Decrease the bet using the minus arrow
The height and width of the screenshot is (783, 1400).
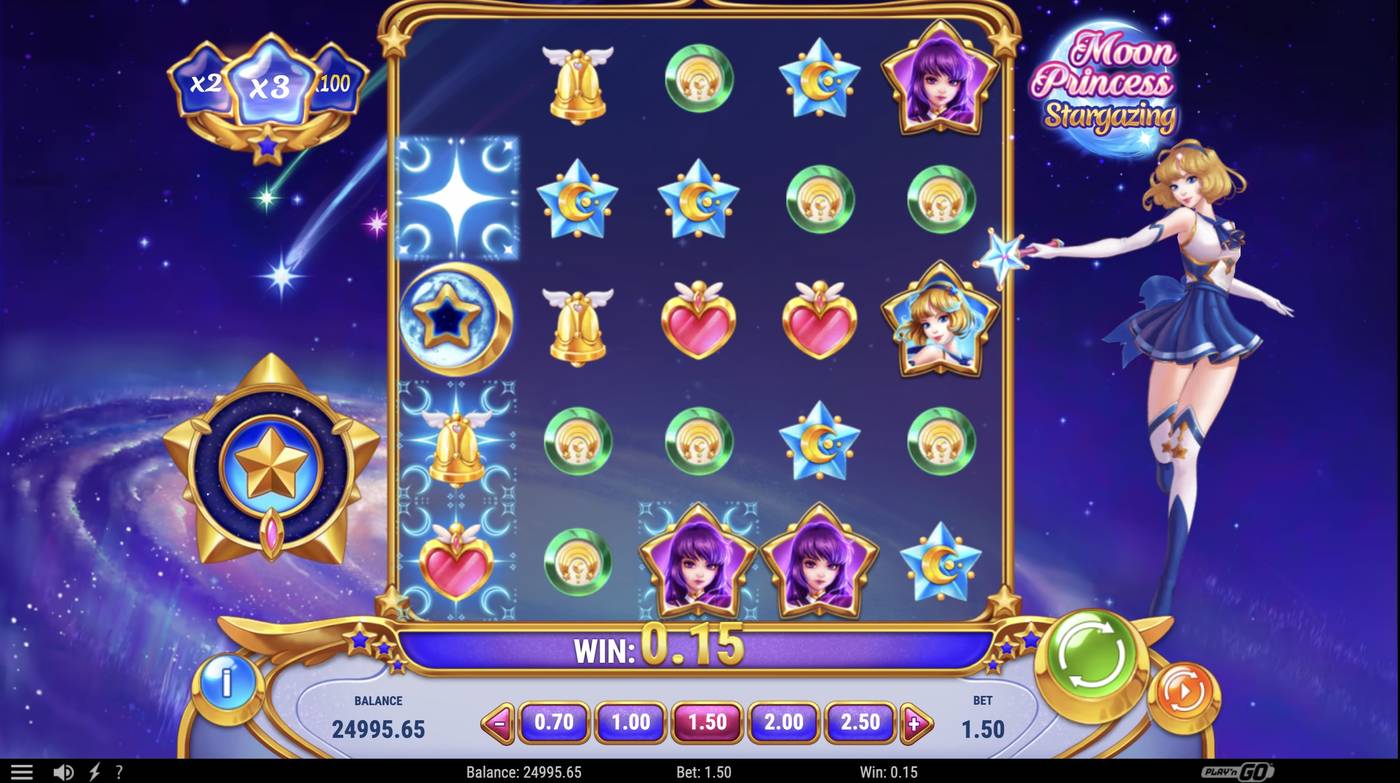[x=498, y=722]
